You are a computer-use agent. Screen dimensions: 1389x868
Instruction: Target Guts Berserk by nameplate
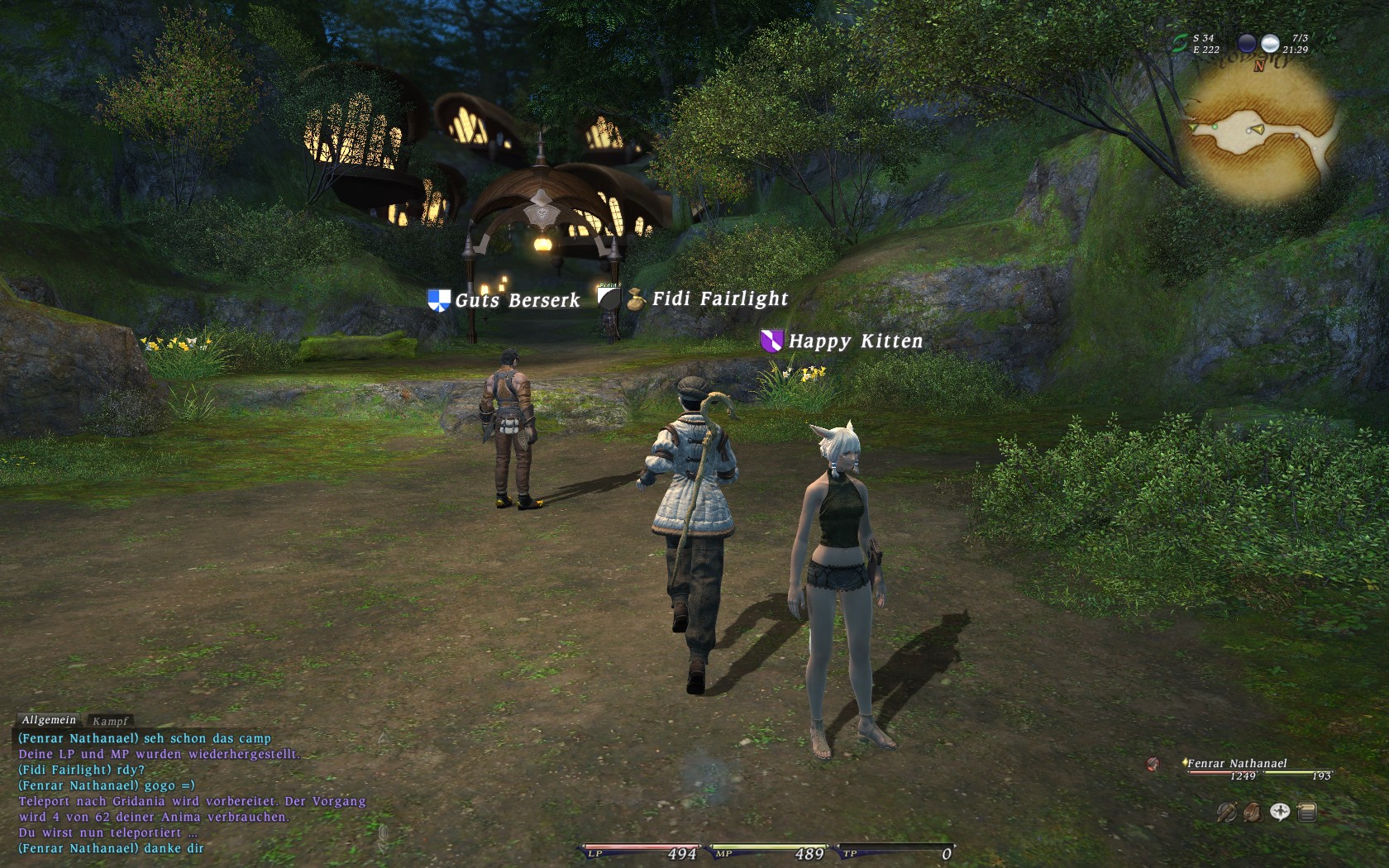pos(517,300)
